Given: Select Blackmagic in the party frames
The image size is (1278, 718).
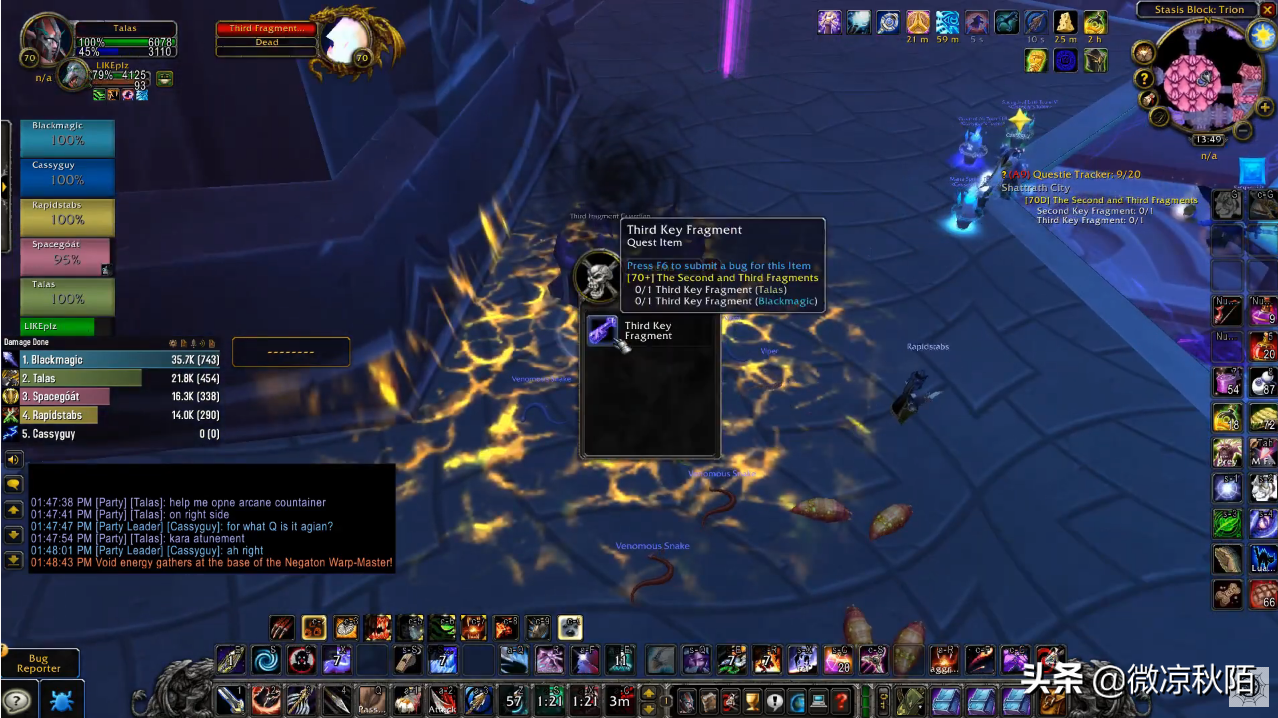Looking at the screenshot, I should (x=67, y=139).
